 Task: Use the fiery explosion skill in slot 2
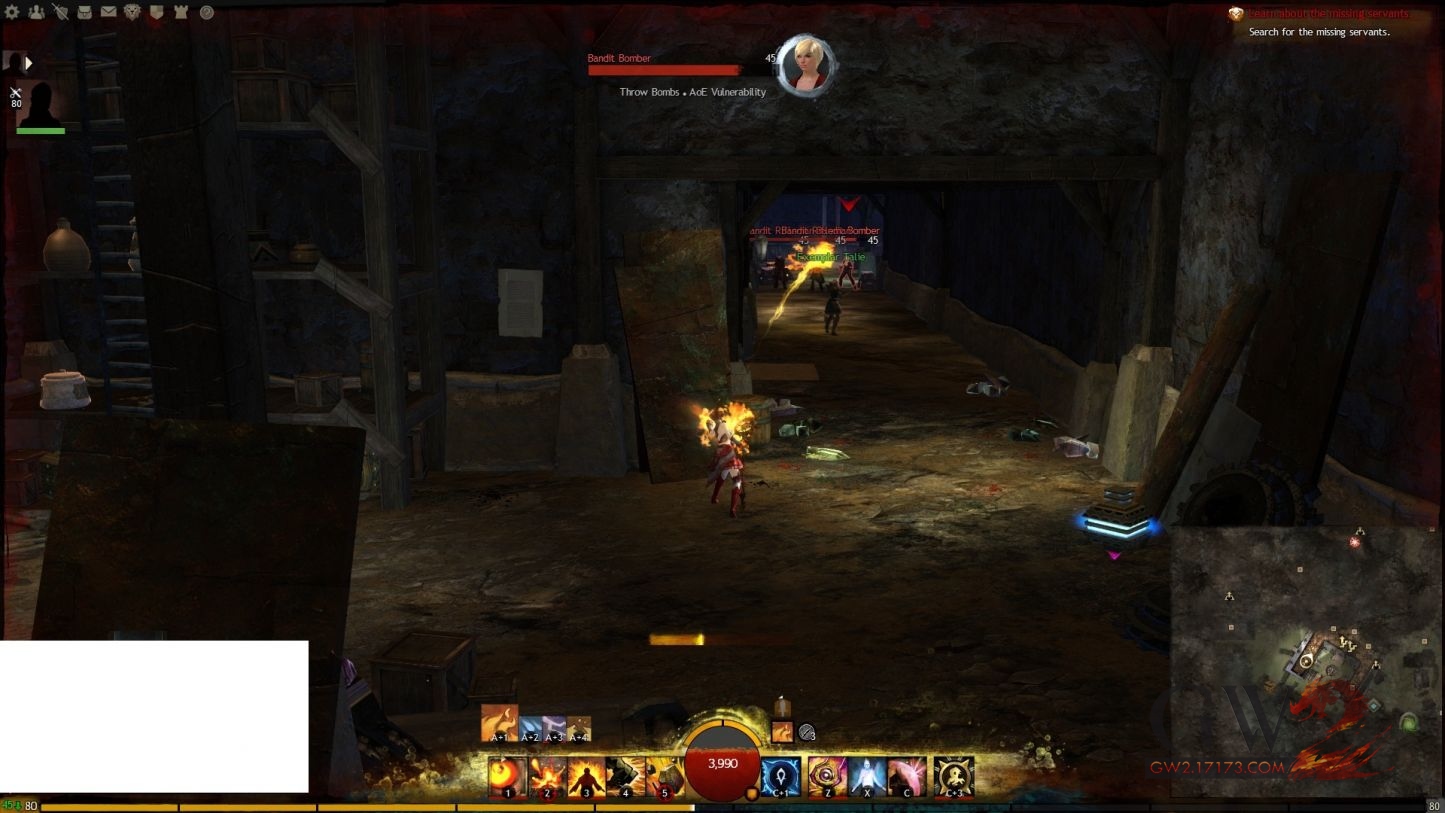pyautogui.click(x=547, y=776)
